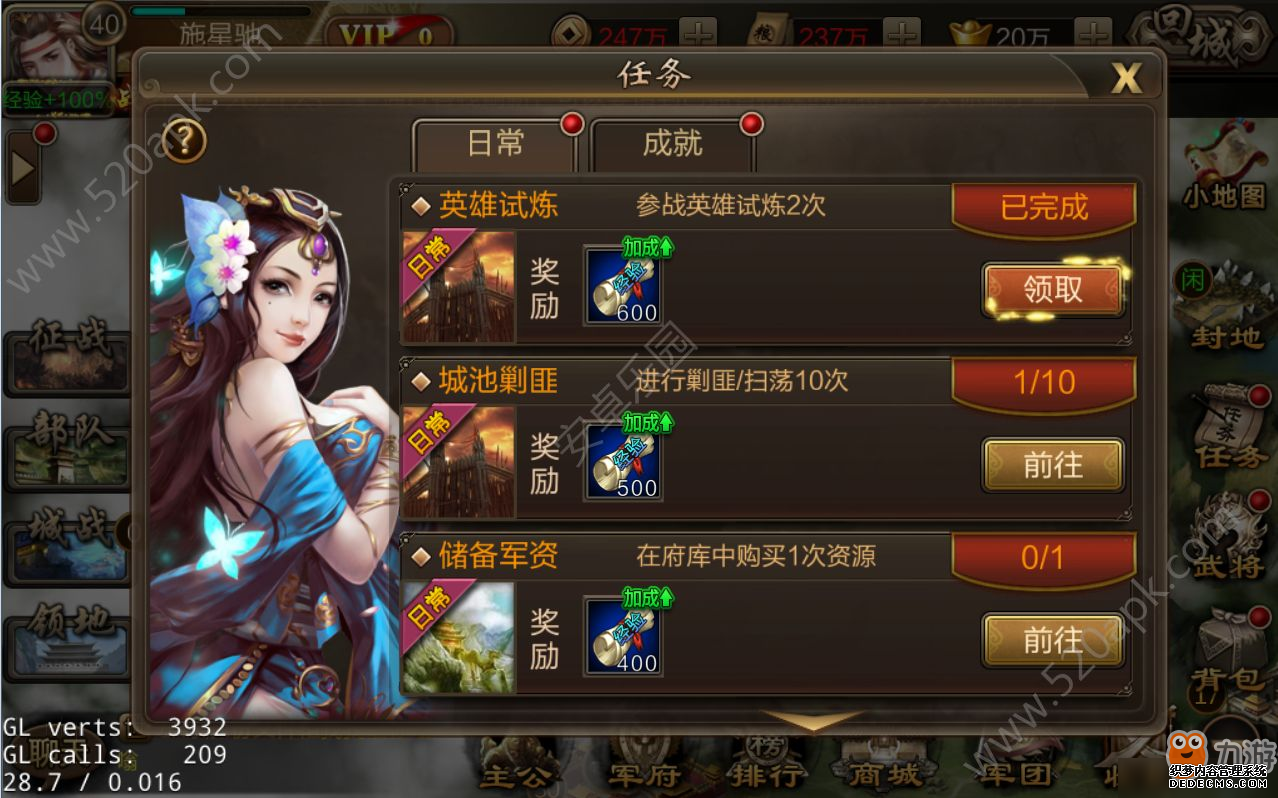
Task: Claim the 英雄试炼 reward with 领取
Action: coord(1053,289)
